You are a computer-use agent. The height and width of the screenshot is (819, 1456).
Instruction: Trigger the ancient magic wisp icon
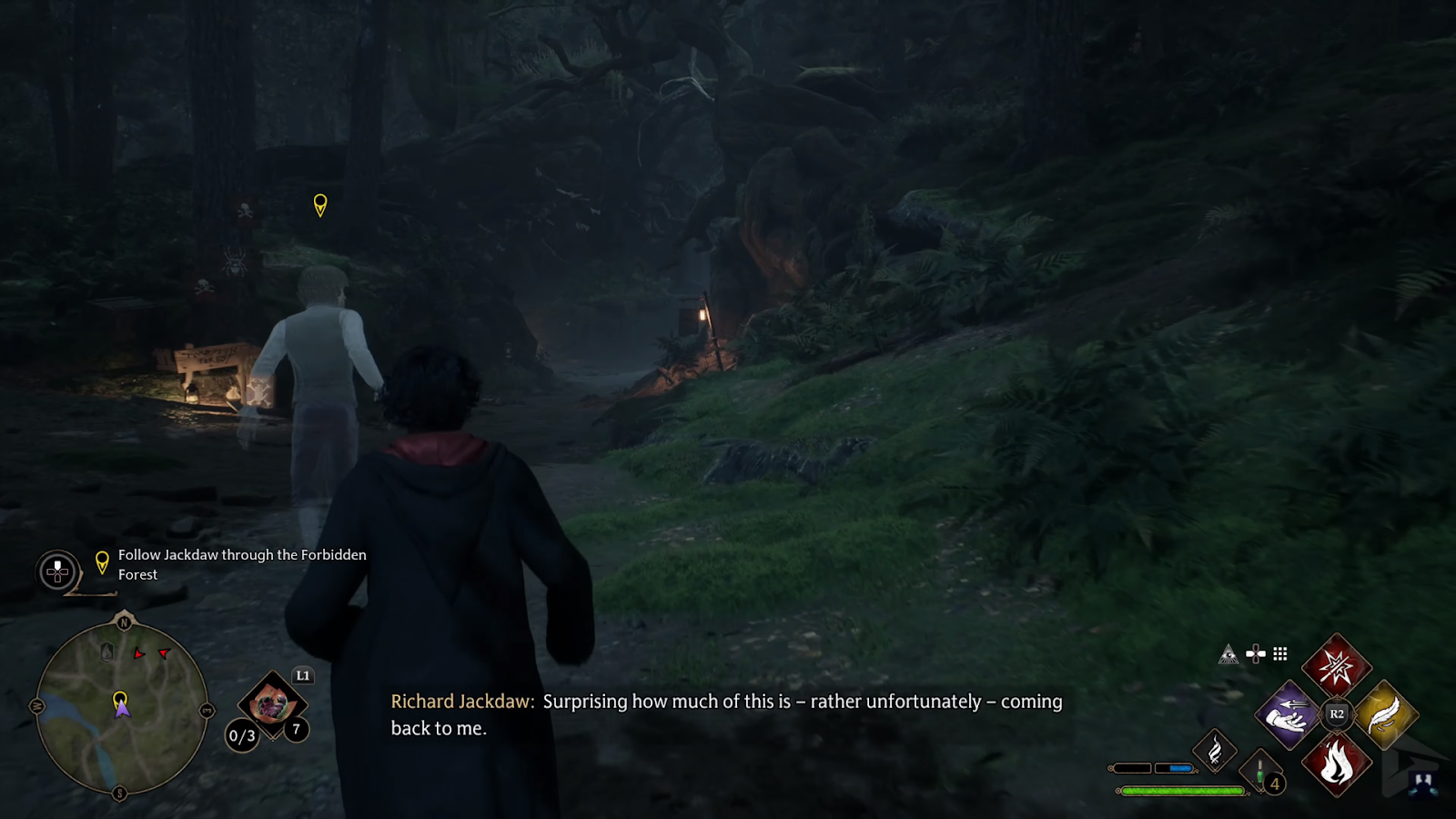[x=1215, y=752]
